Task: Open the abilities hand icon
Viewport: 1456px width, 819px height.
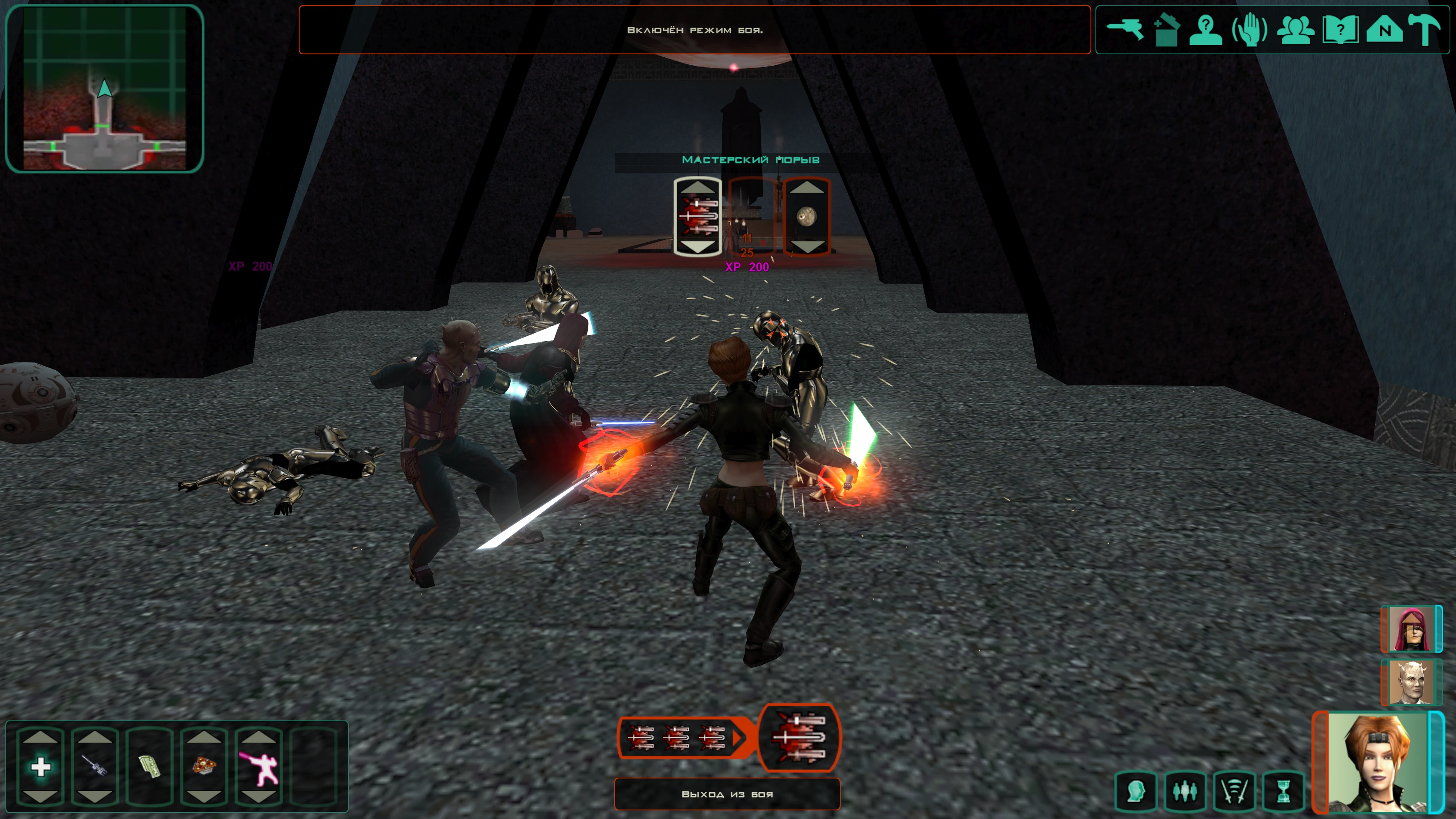Action: tap(1249, 29)
